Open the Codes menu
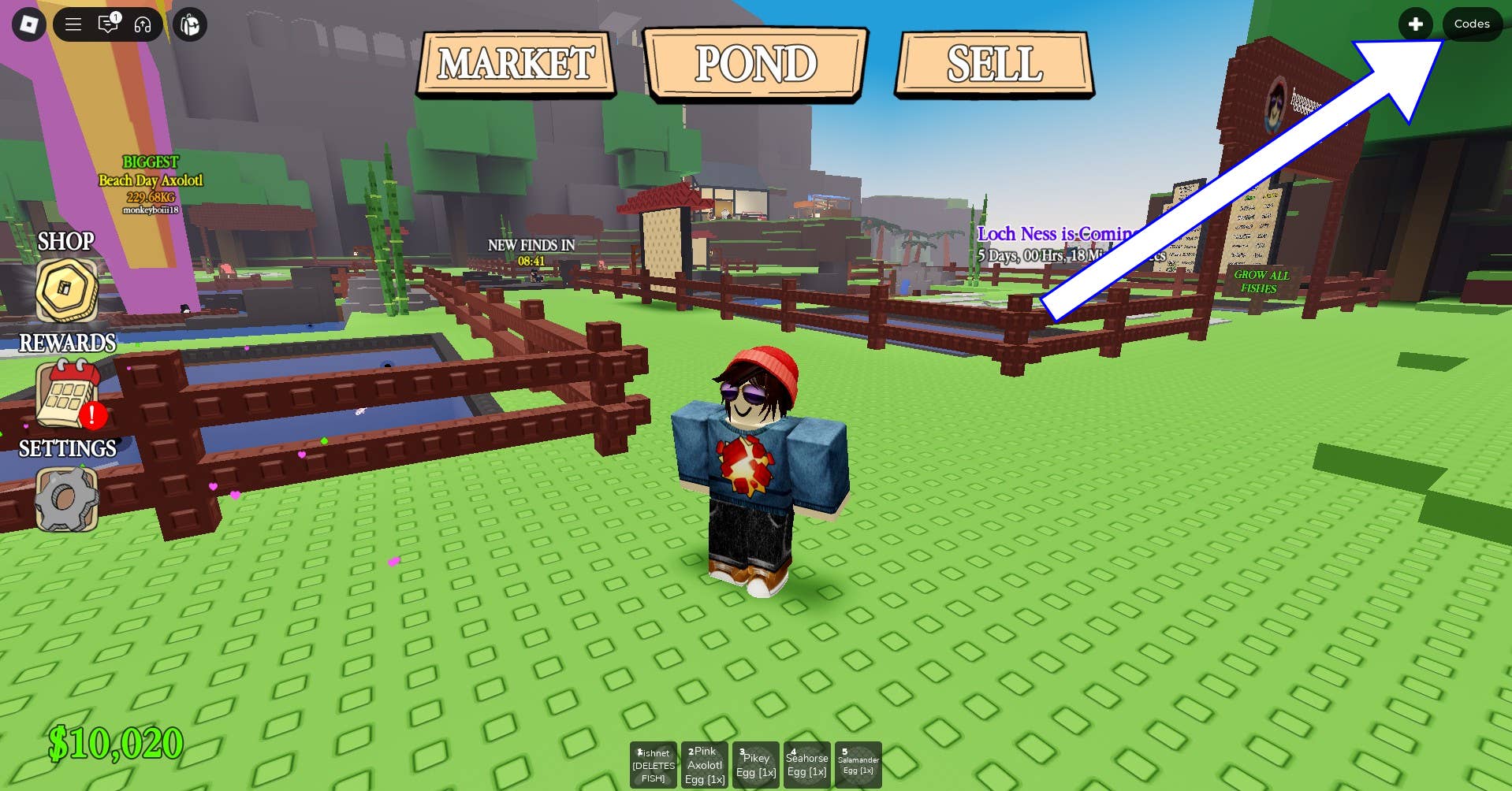1512x791 pixels. (1471, 24)
